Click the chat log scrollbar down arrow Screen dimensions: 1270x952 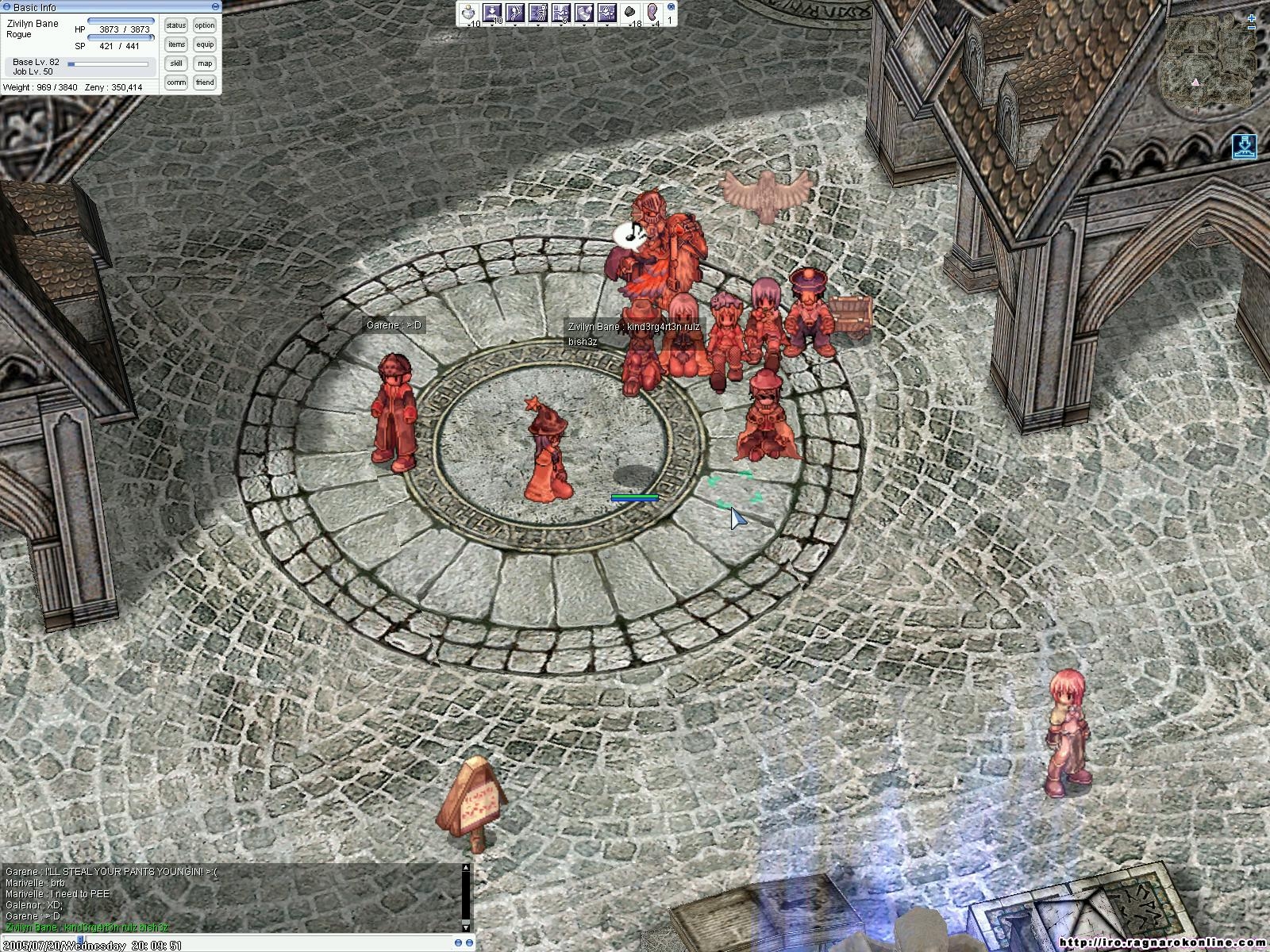[466, 927]
